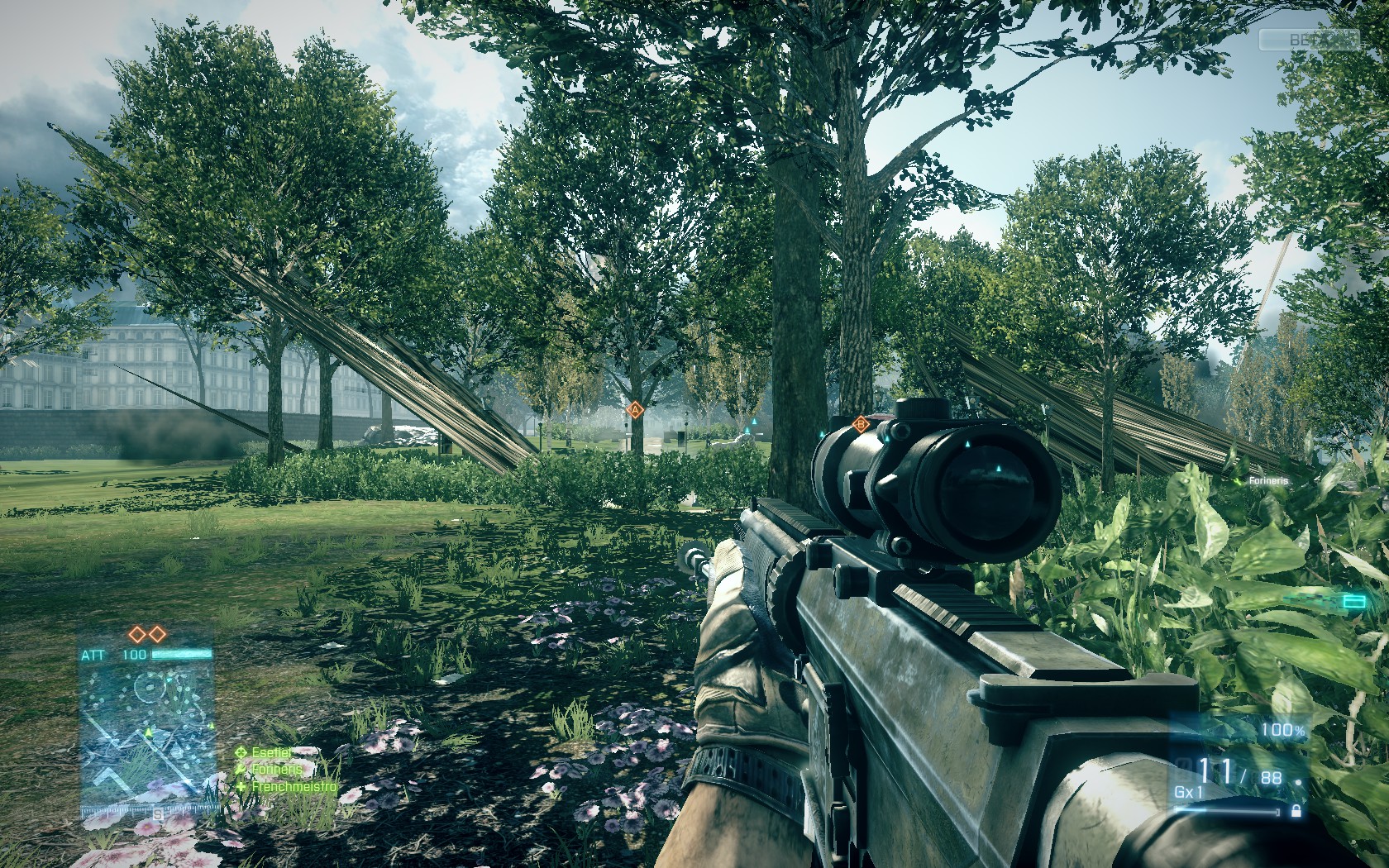The image size is (1389, 868).
Task: Click the cyan gadget box icon
Action: 1354,601
